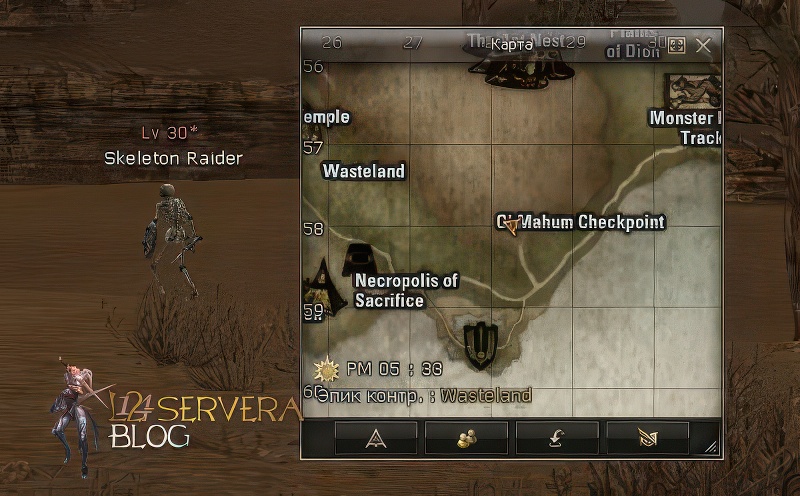Grab the map window resize corner handle

(x=711, y=447)
